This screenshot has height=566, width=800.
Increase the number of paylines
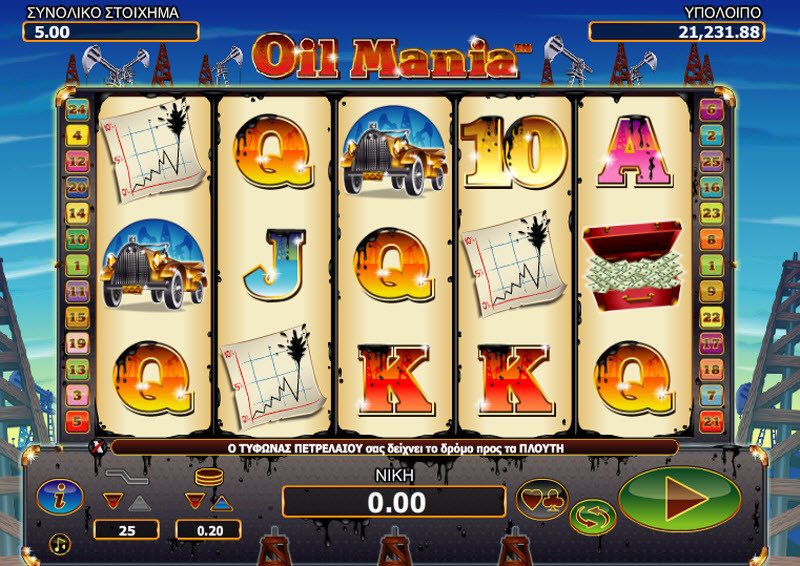coord(141,502)
